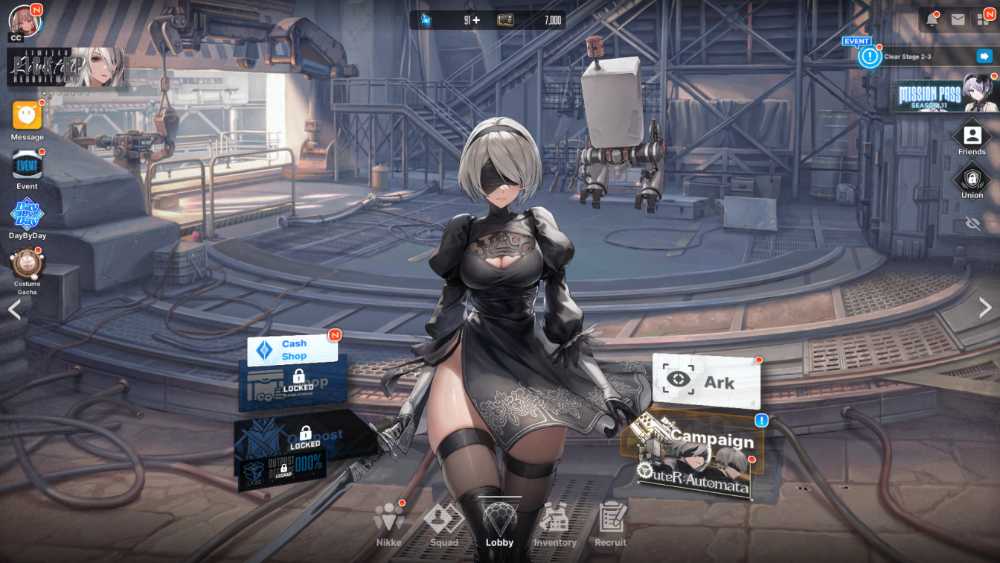Screen dimensions: 1000x563
Task: Check the notification bell
Action: coord(932,19)
